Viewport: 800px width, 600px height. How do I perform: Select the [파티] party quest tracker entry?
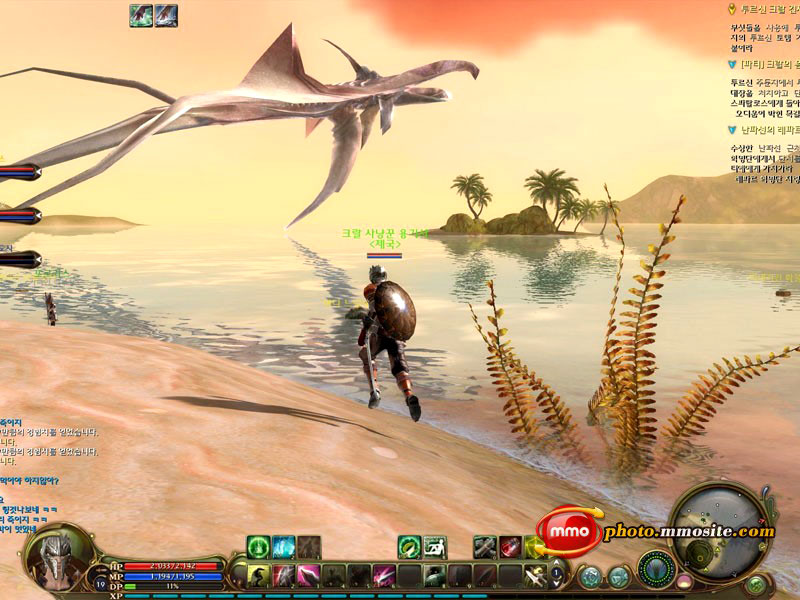tap(765, 64)
